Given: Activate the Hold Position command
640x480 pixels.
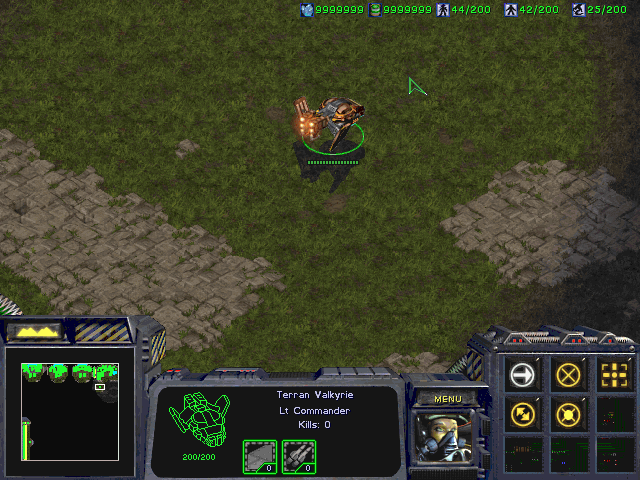Looking at the screenshot, I should coord(569,413).
